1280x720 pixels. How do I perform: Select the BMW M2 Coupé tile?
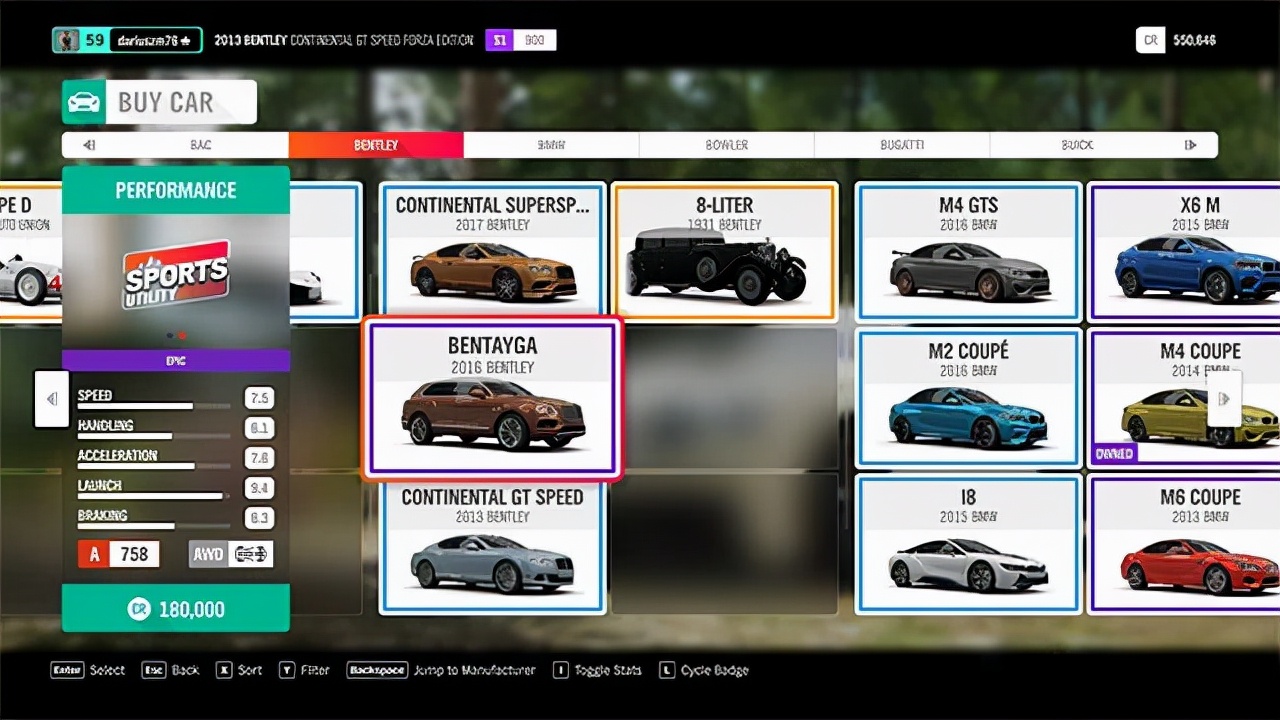click(x=968, y=398)
